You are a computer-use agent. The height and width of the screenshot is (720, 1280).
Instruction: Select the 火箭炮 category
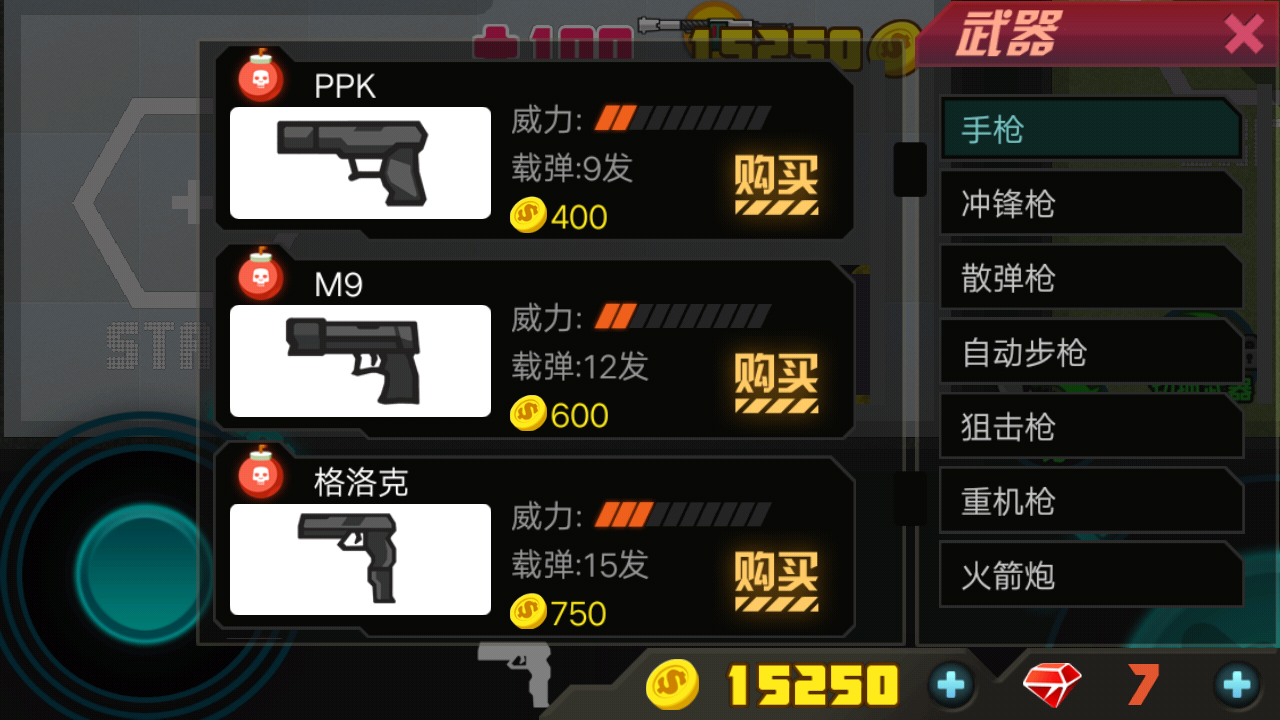pyautogui.click(x=1090, y=576)
